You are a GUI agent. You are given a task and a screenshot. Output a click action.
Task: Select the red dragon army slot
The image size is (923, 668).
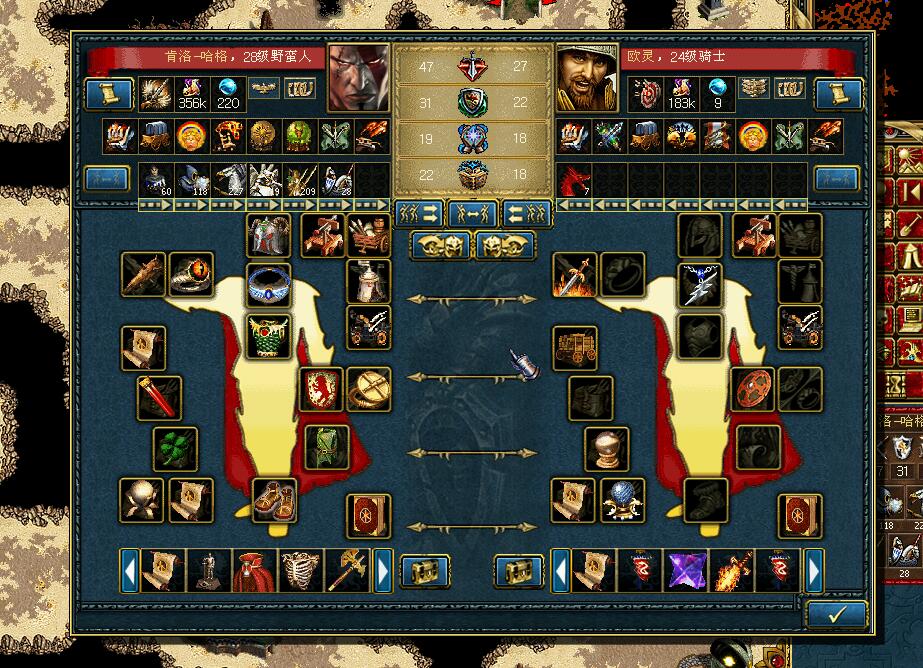[575, 180]
